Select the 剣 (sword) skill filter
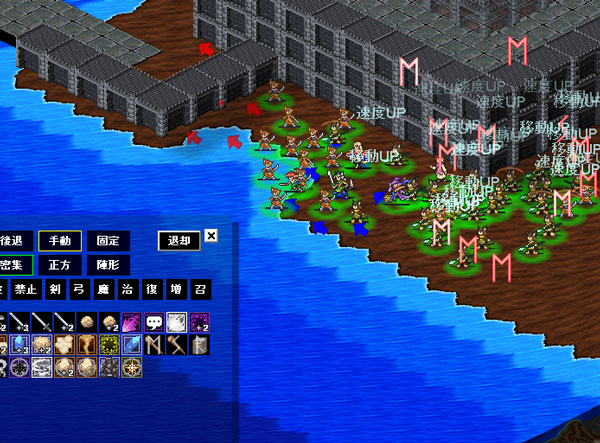The height and width of the screenshot is (443, 600). pos(55,290)
